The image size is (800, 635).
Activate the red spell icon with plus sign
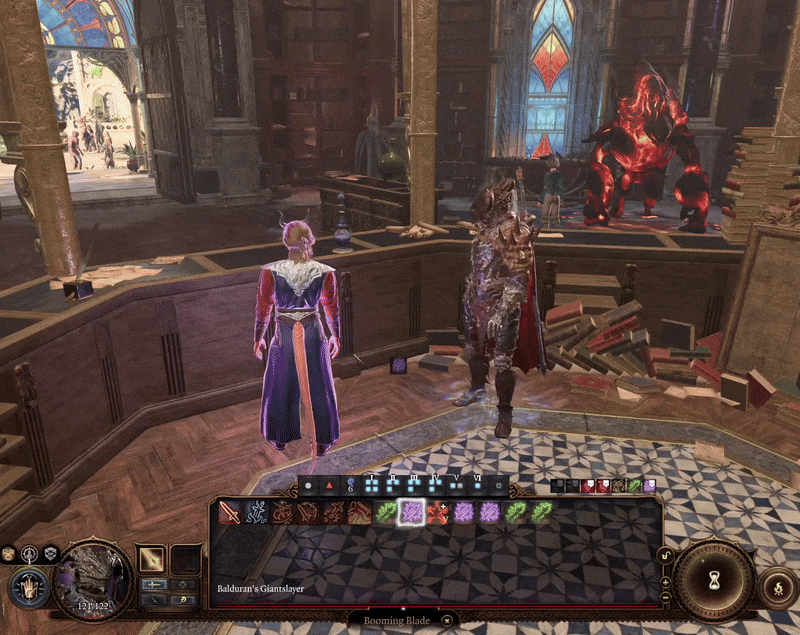(437, 512)
